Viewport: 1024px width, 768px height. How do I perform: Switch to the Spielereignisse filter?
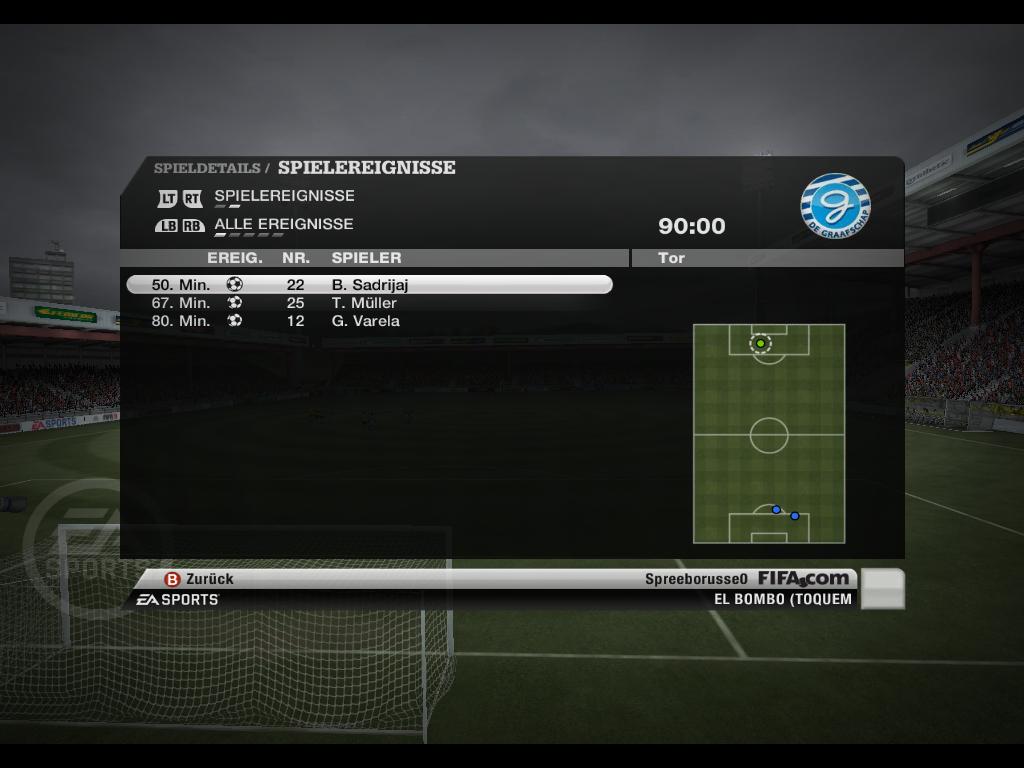point(283,196)
